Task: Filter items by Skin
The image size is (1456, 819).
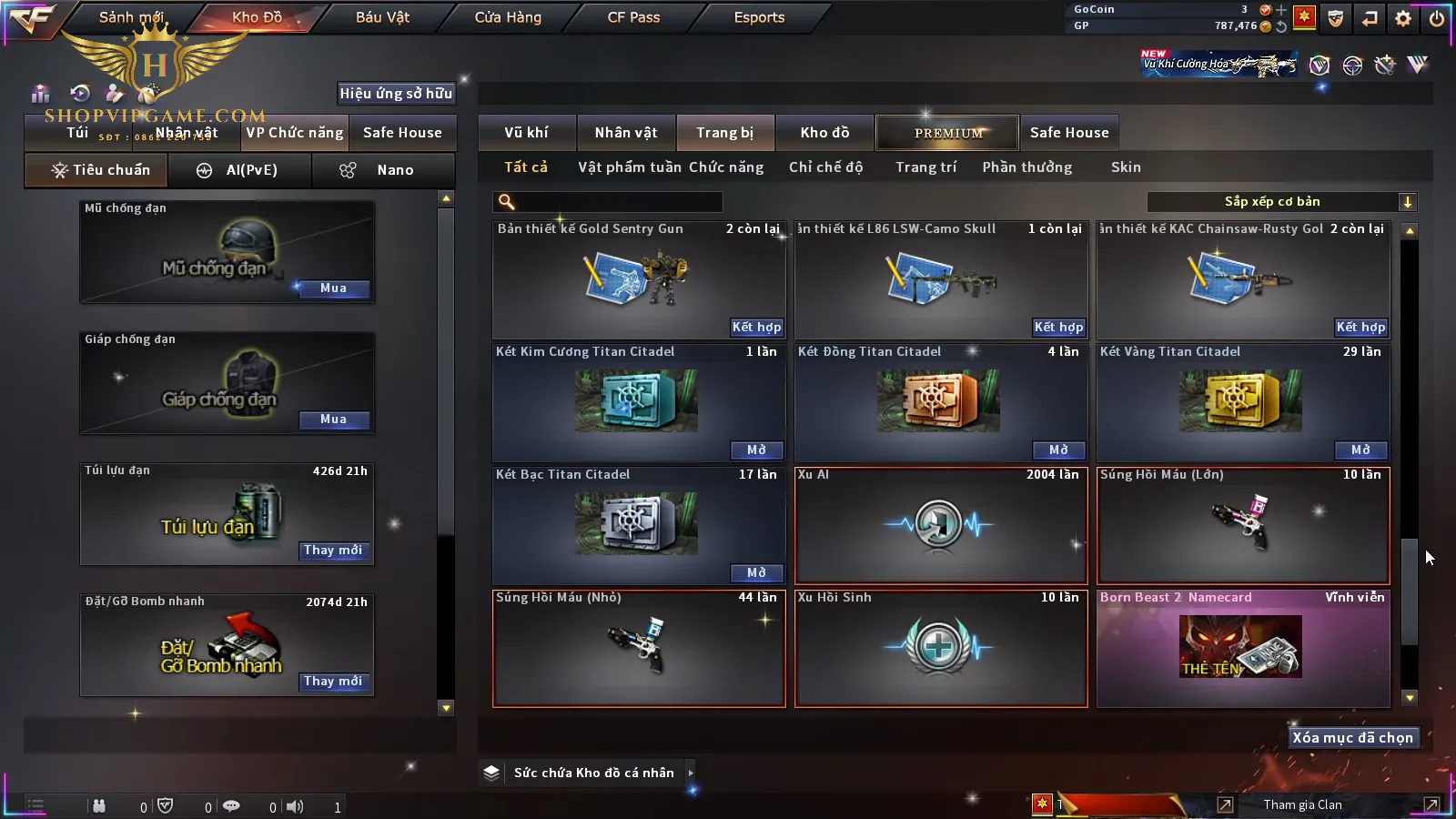Action: [x=1126, y=167]
